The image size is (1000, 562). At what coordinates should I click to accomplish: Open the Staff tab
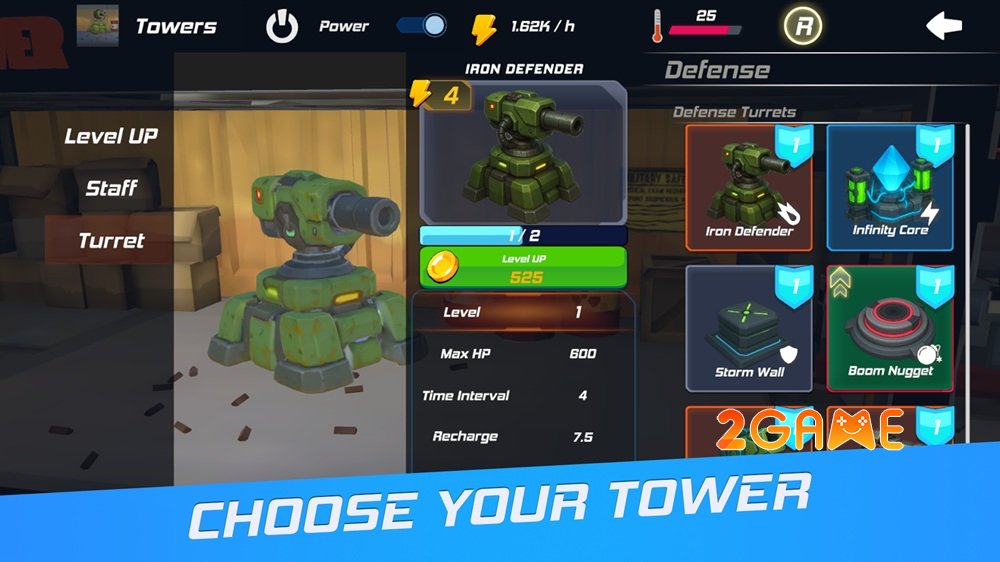pos(111,188)
